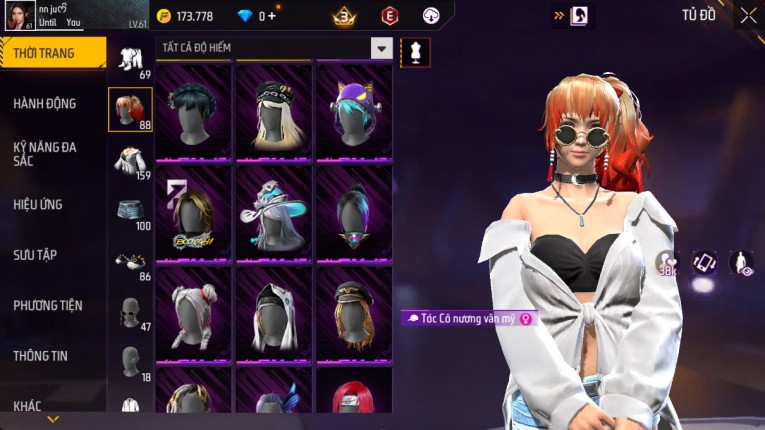Image resolution: width=765 pixels, height=430 pixels.
Task: Add diamonds with the plus button
Action: pyautogui.click(x=272, y=16)
